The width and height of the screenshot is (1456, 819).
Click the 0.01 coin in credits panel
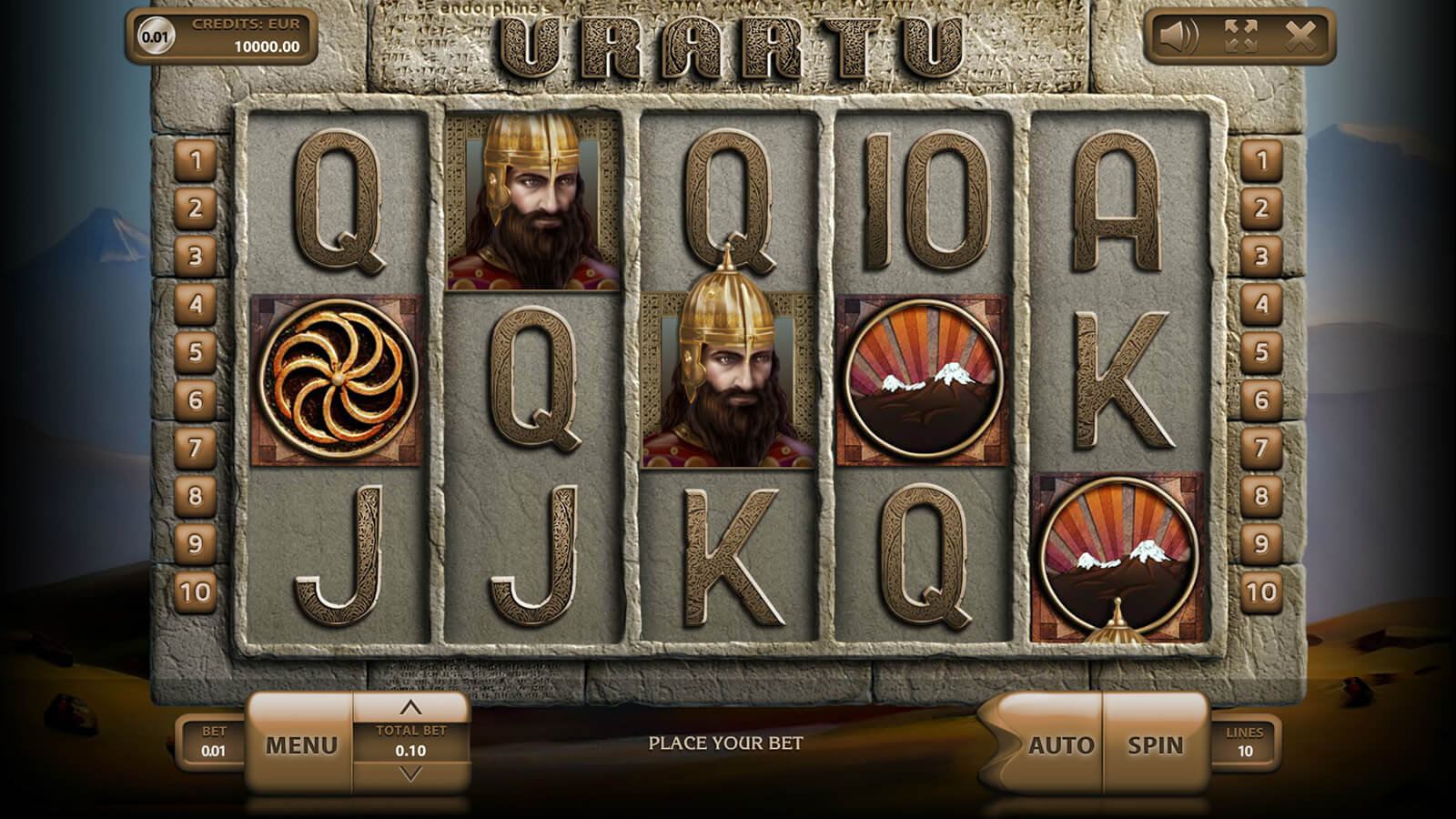(x=156, y=36)
